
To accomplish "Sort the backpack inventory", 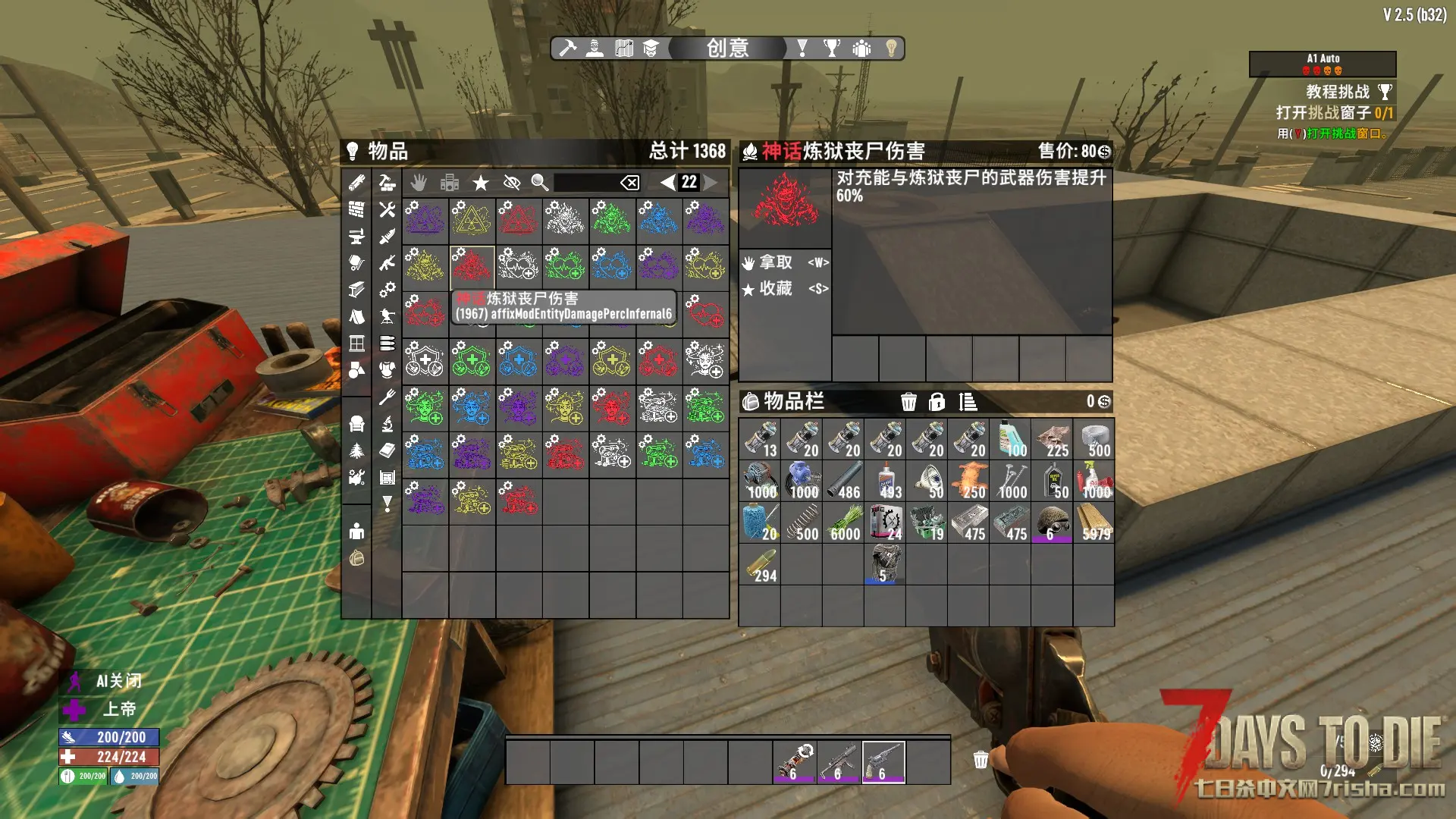I will pos(968,402).
